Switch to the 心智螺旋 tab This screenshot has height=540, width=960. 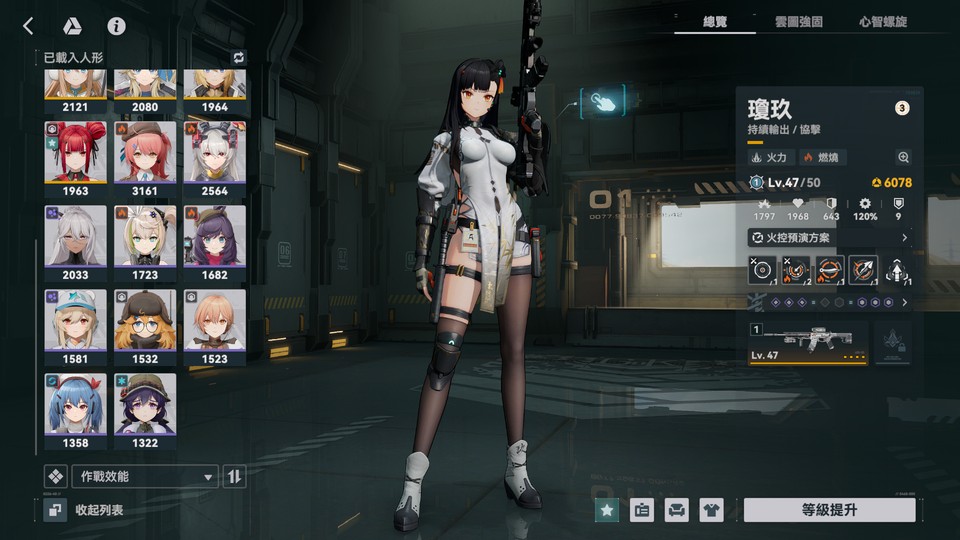883,21
